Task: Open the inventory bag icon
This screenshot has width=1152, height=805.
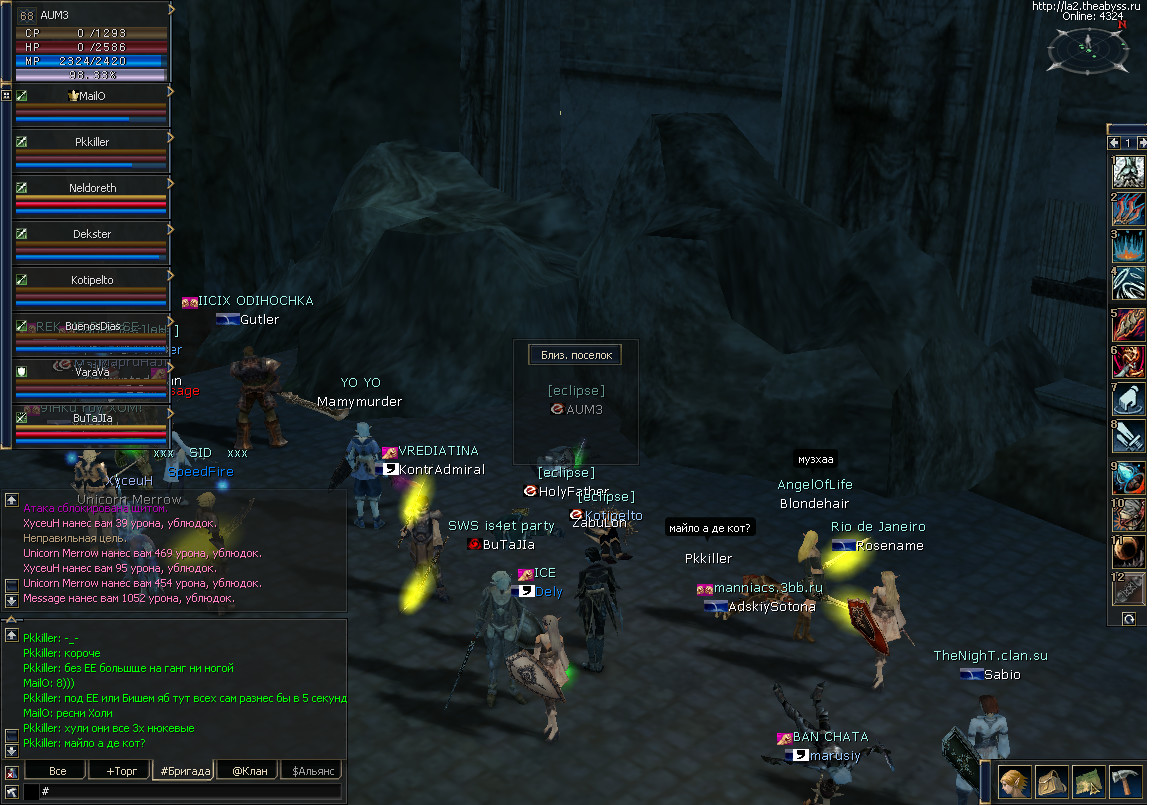Action: coord(1052,781)
